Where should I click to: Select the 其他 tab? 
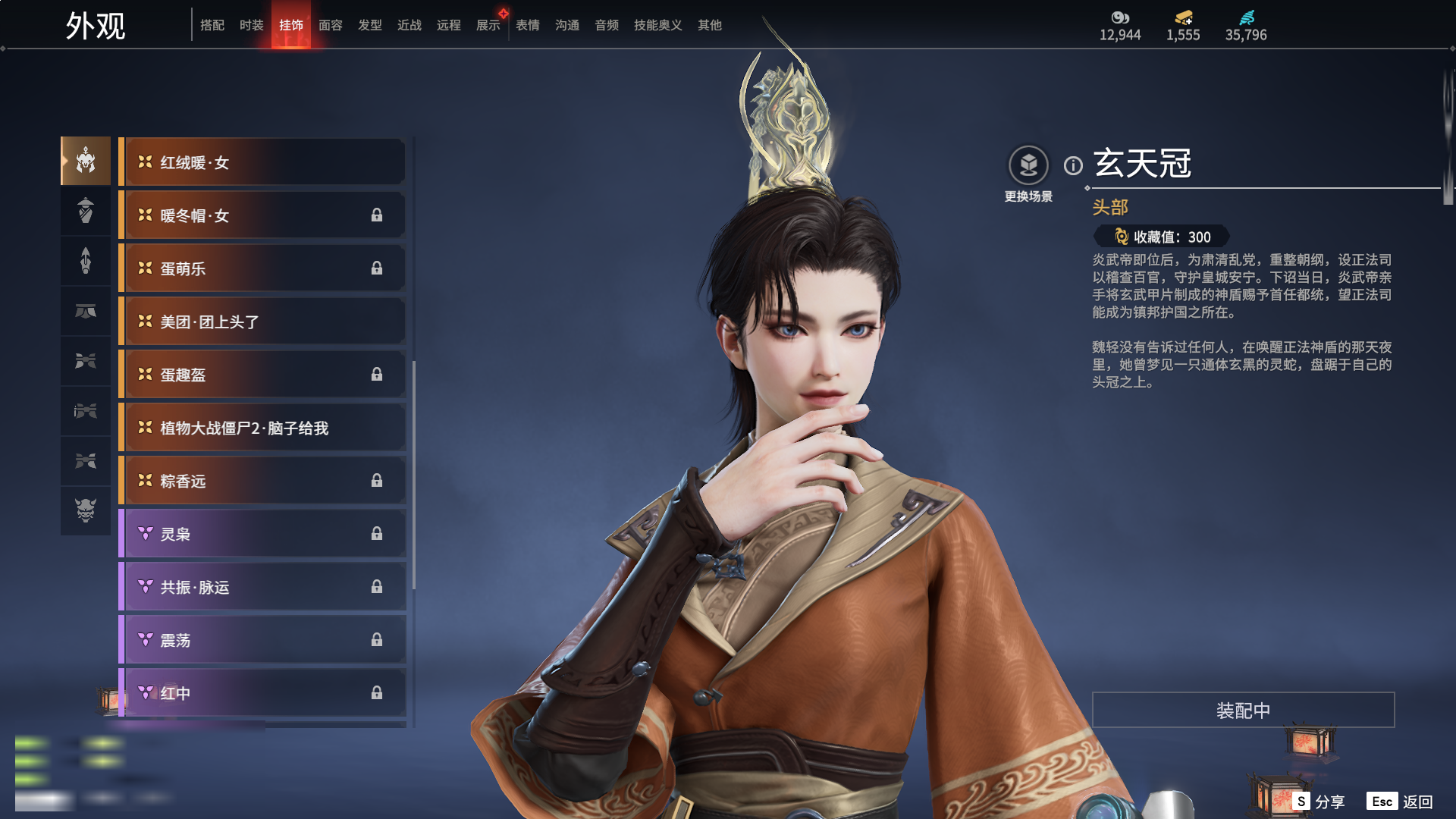(710, 25)
